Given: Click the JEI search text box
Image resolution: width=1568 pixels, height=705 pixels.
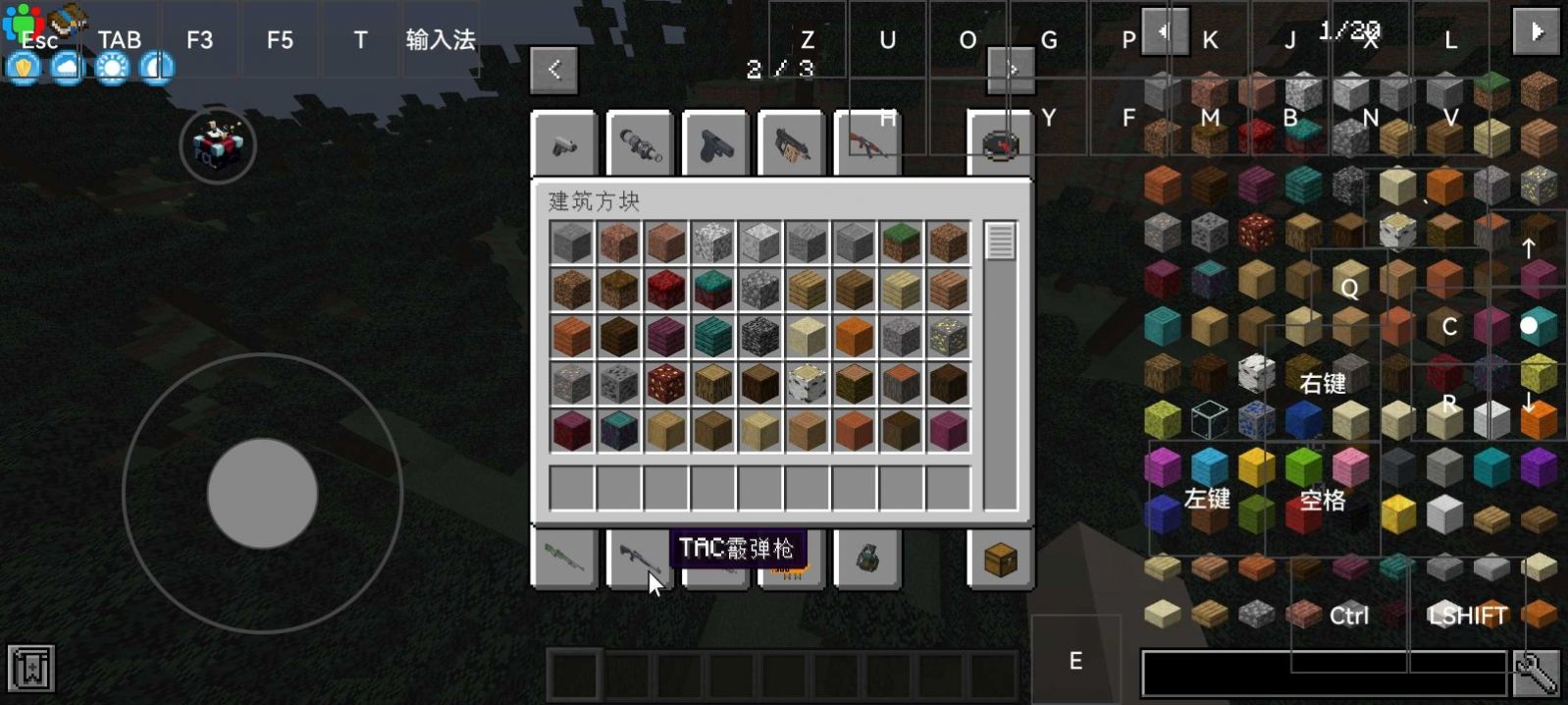Looking at the screenshot, I should coord(1324,674).
